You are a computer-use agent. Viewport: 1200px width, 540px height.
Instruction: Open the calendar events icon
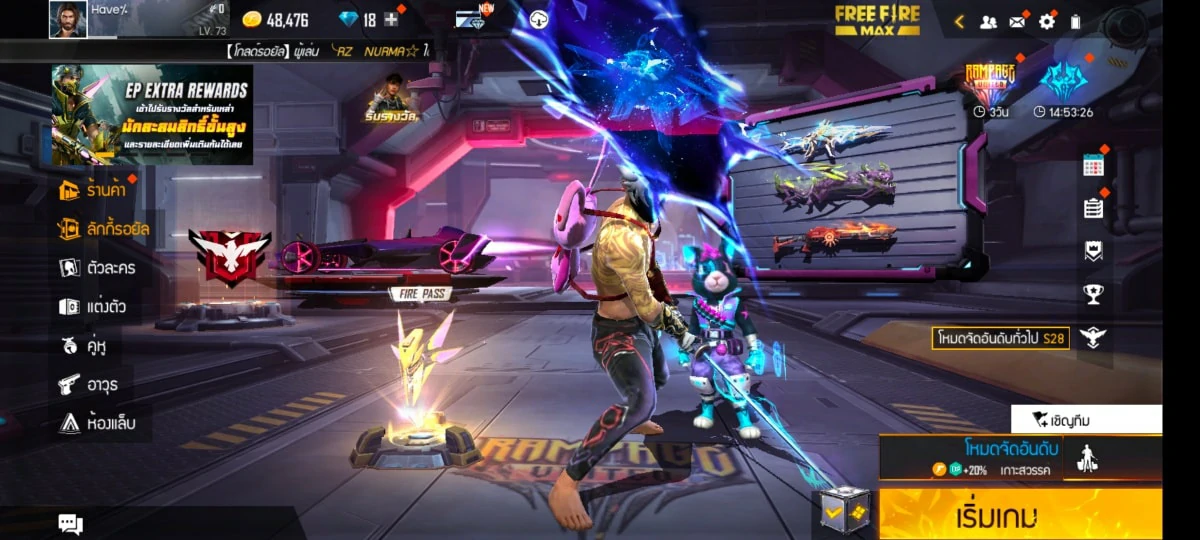tap(1093, 166)
